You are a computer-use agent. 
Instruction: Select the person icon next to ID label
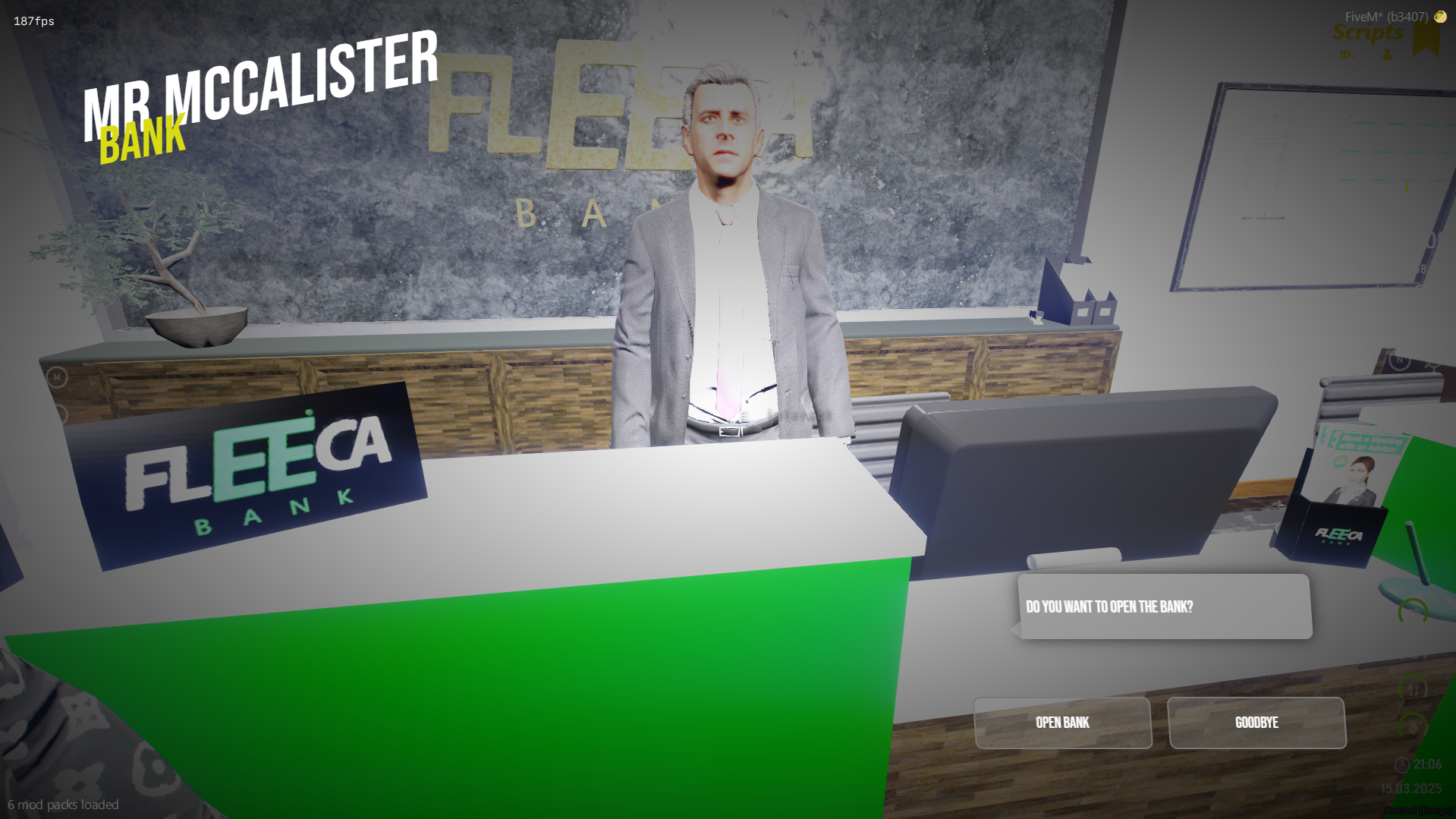click(x=1387, y=55)
